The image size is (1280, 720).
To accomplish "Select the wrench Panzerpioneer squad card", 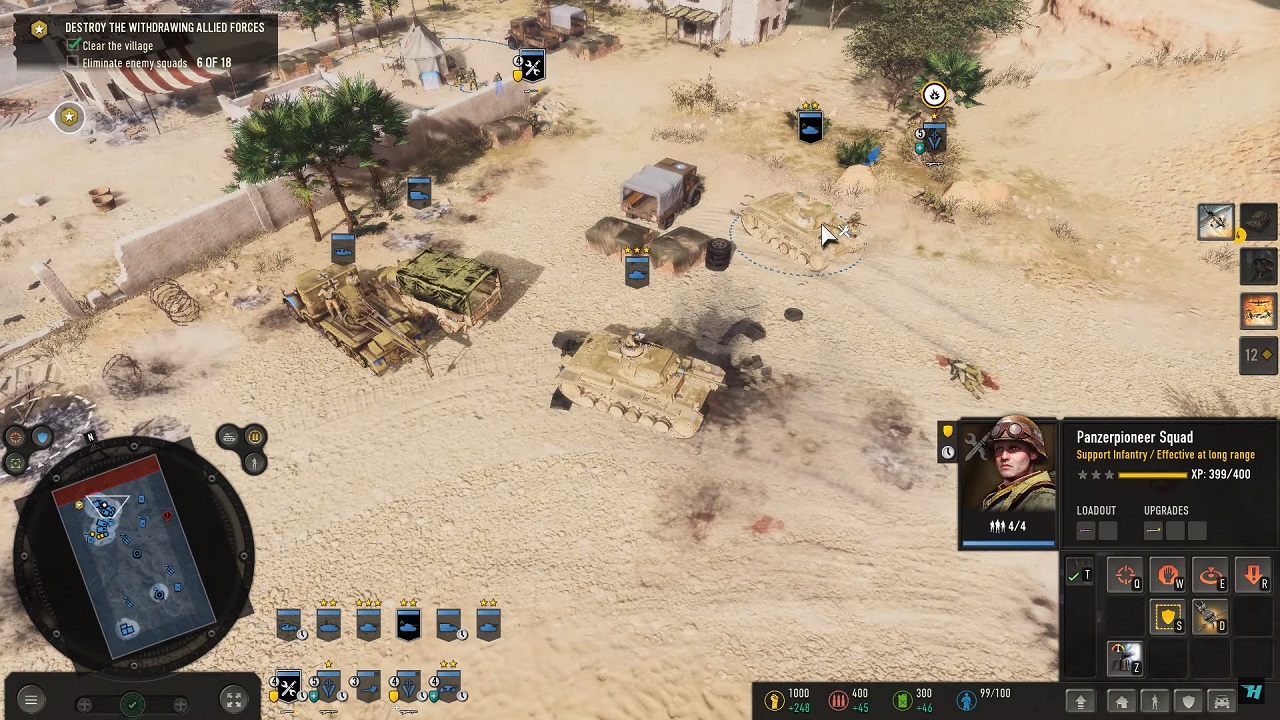I will (x=288, y=687).
